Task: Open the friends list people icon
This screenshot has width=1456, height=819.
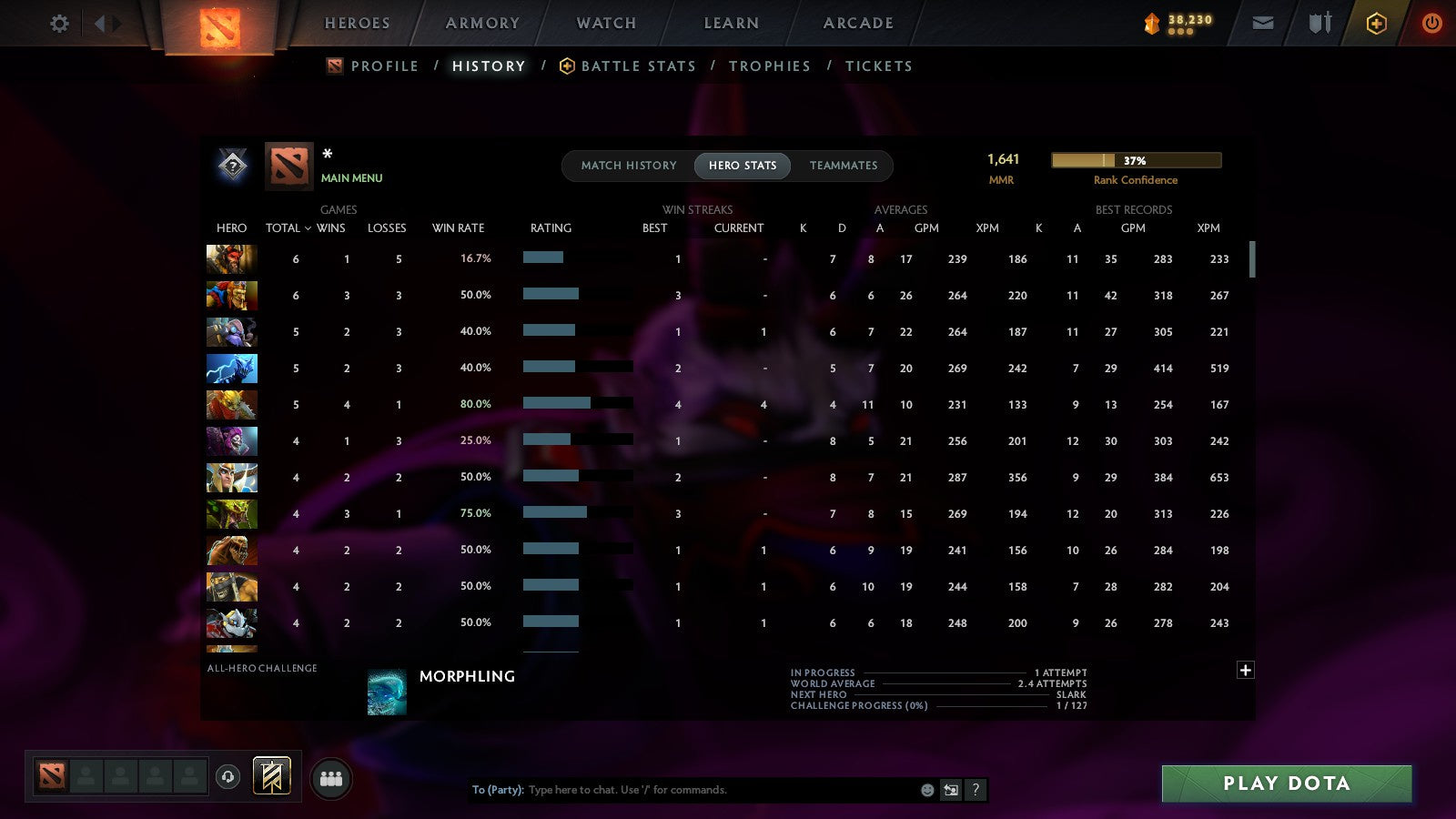Action: pos(331,777)
